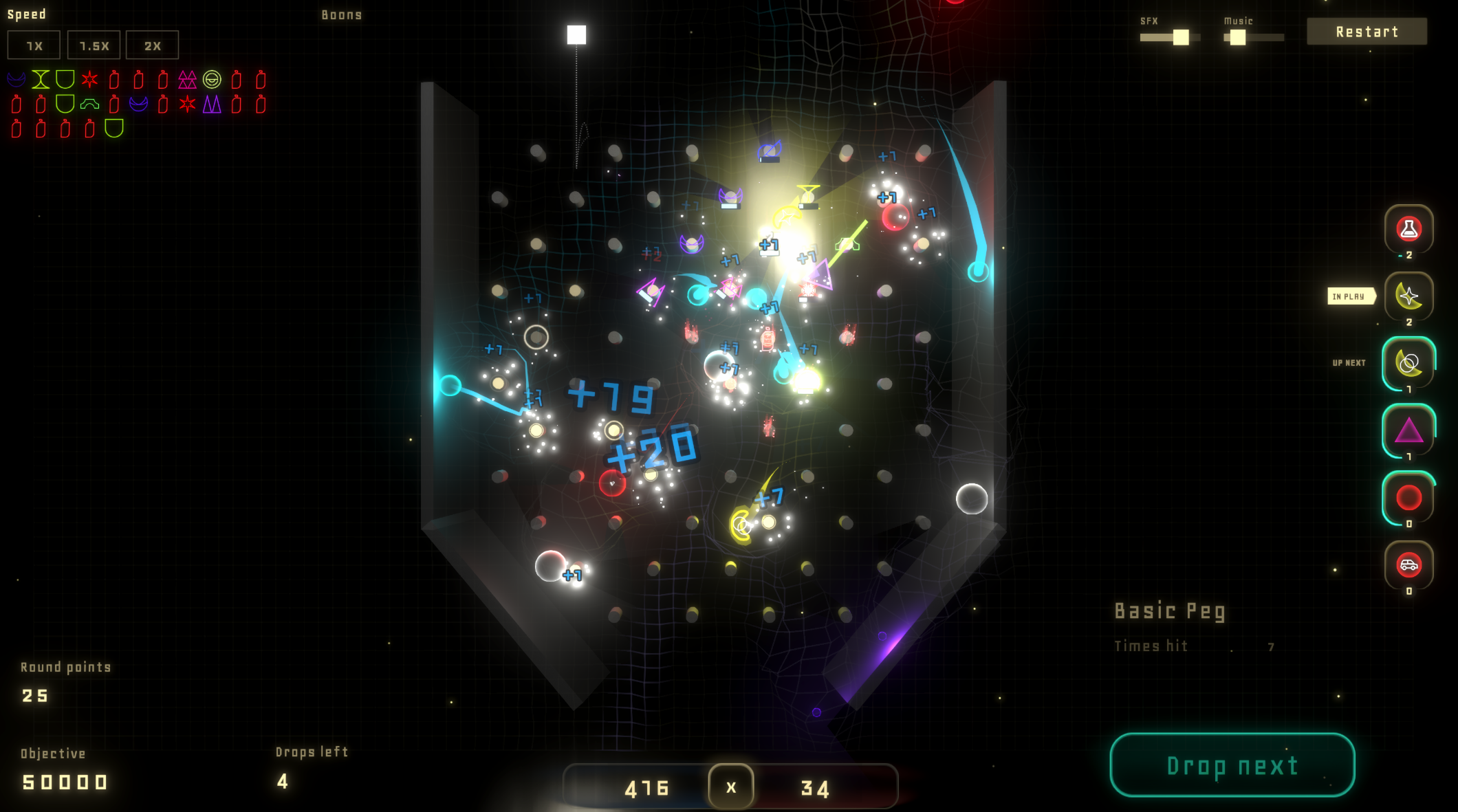Image resolution: width=1458 pixels, height=812 pixels.
Task: Select the in-play star moon ball
Action: point(1408,296)
